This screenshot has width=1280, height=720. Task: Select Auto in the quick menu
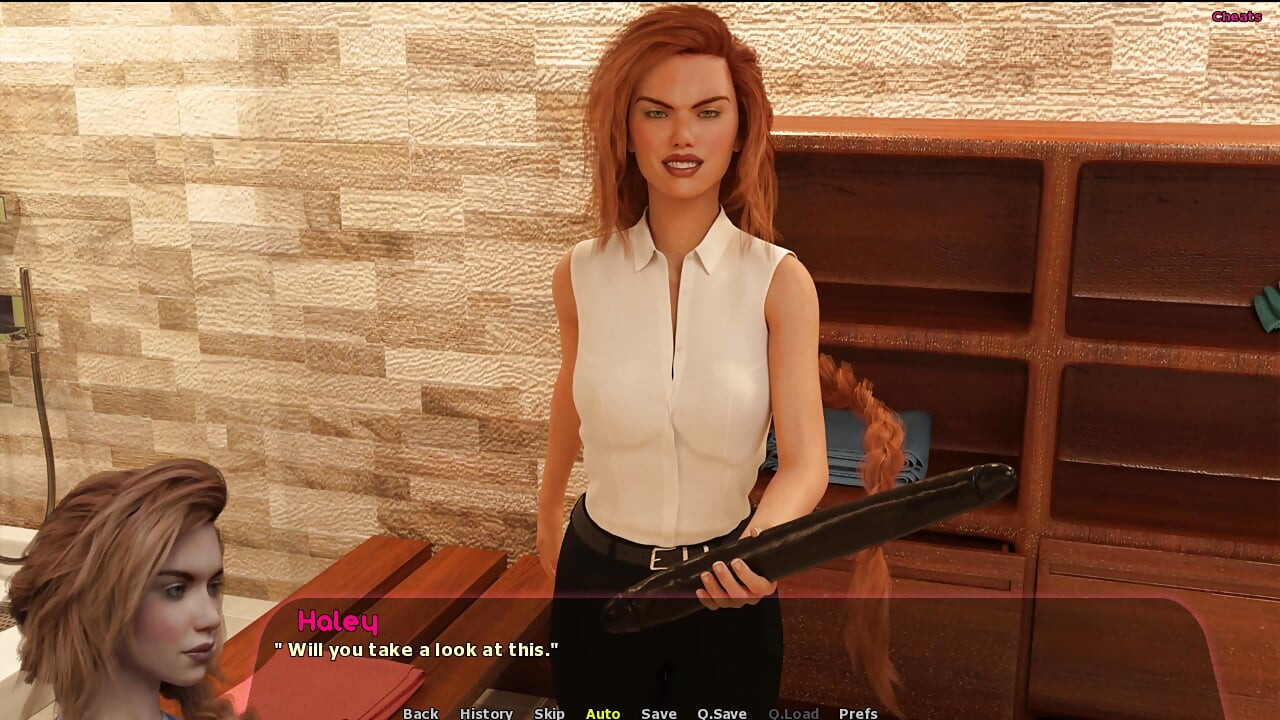coord(603,713)
